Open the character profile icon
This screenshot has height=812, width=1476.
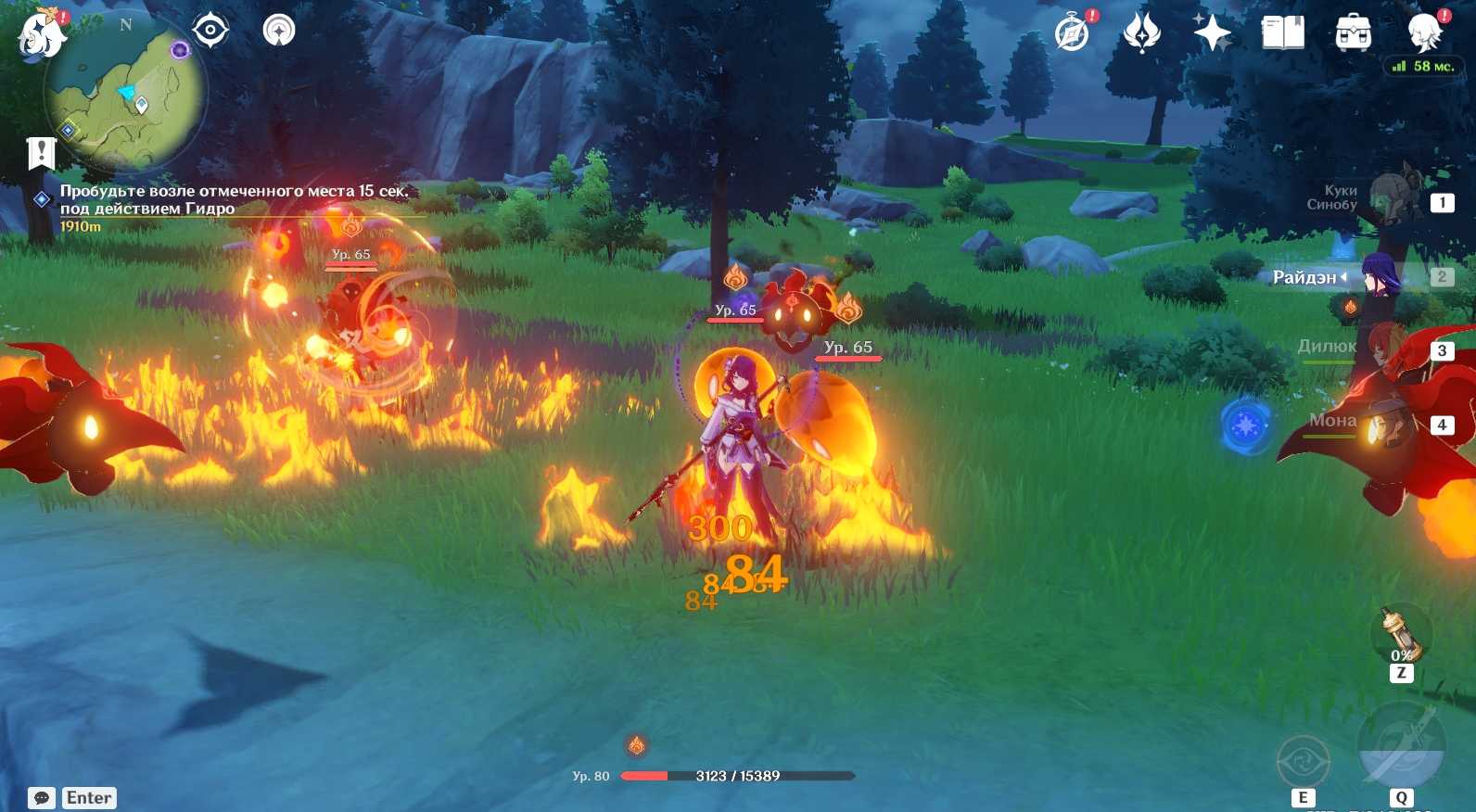click(1423, 32)
